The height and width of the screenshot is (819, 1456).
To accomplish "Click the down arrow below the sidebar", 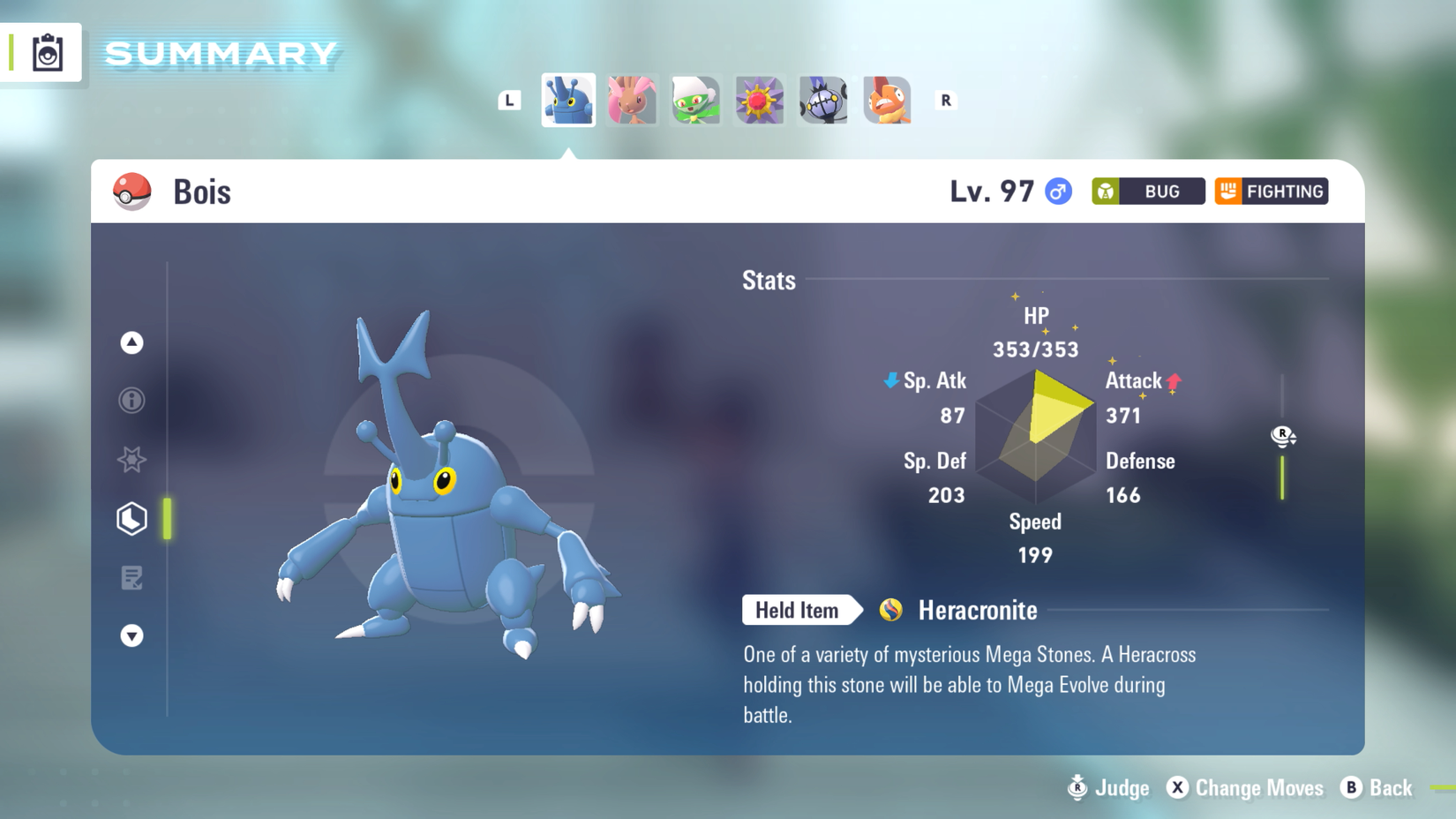I will [x=131, y=635].
